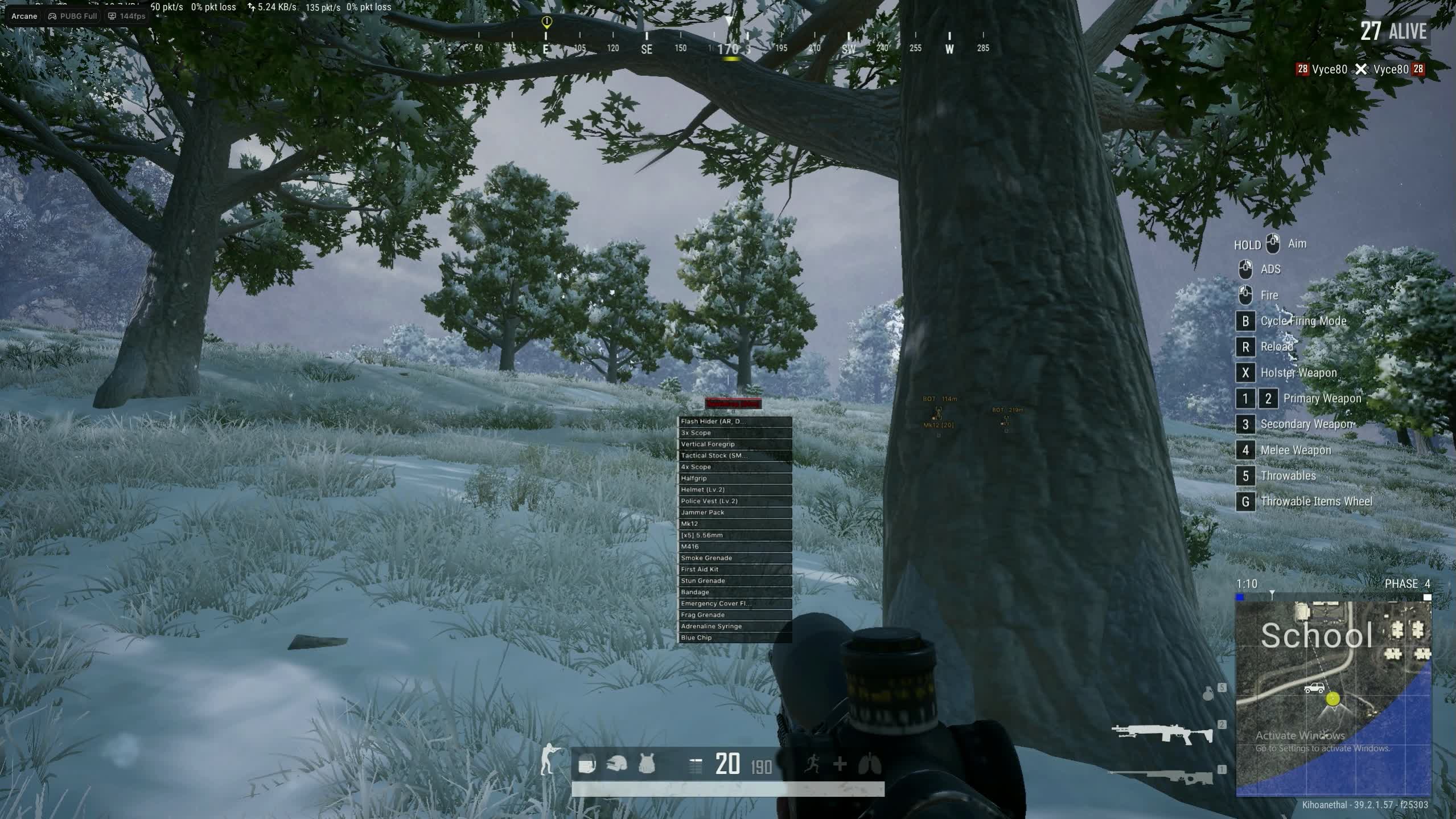The height and width of the screenshot is (819, 1456).
Task: Toggle the 144fps monitor indicator
Action: [x=125, y=15]
